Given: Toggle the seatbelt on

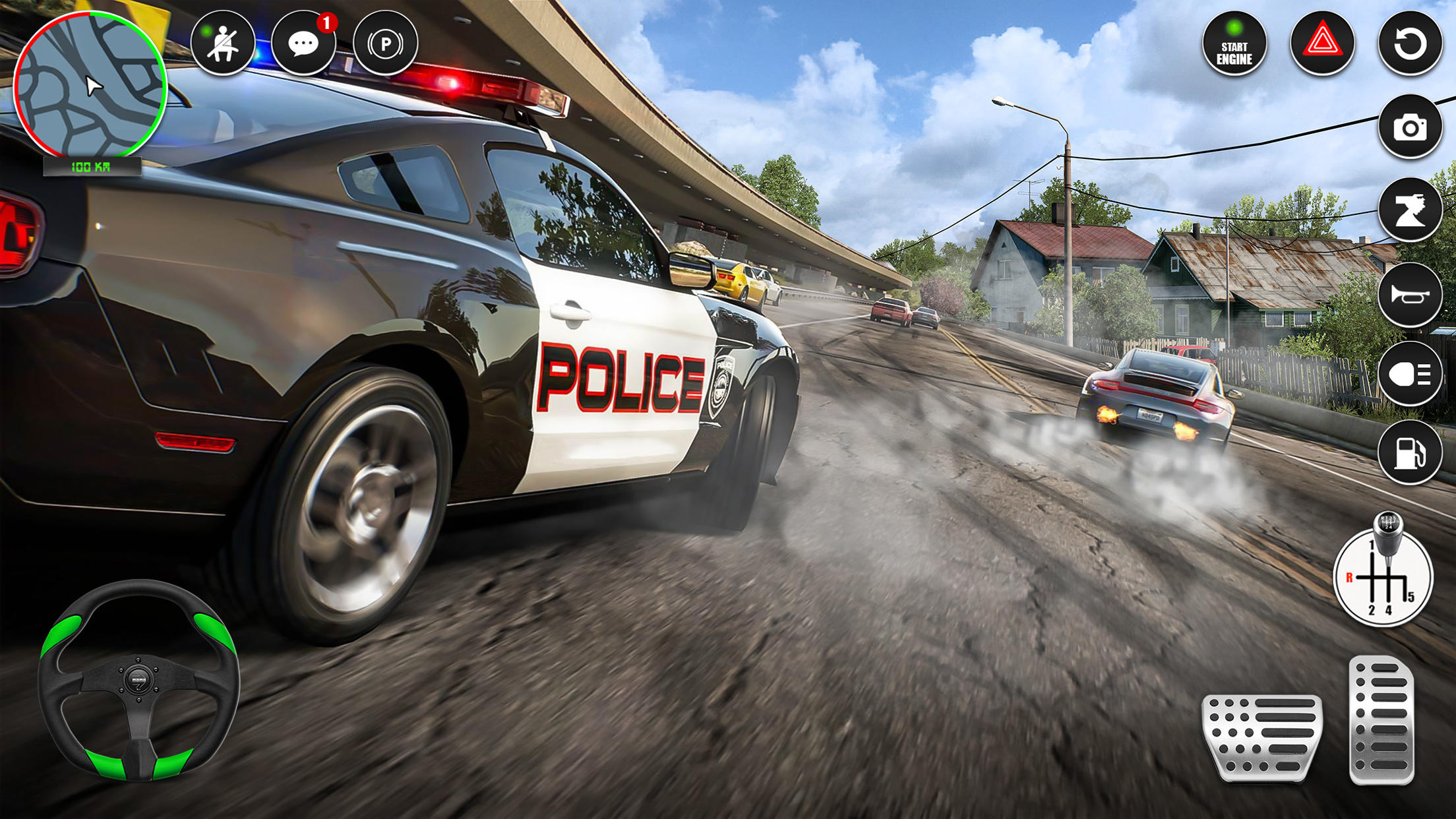Looking at the screenshot, I should [x=225, y=45].
